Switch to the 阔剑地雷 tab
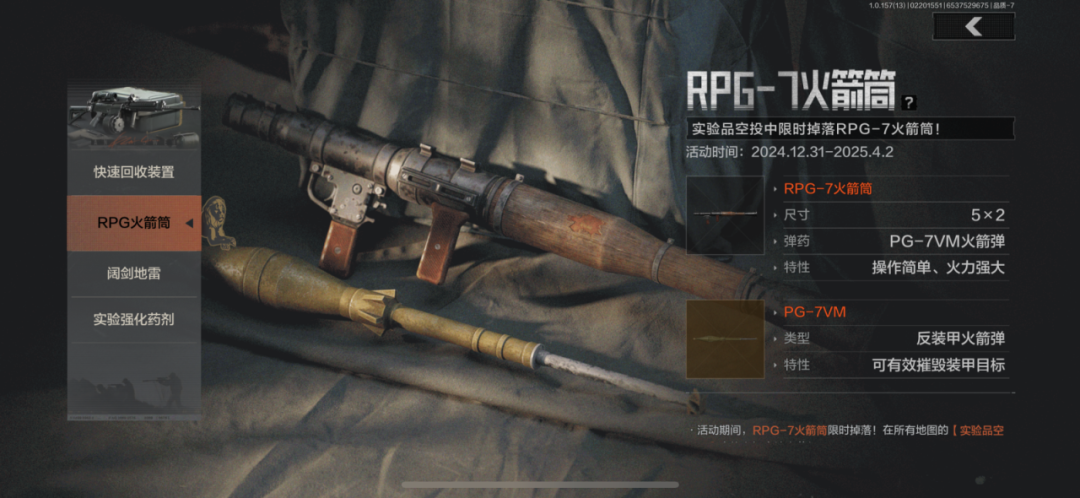The height and width of the screenshot is (498, 1080). [x=134, y=271]
